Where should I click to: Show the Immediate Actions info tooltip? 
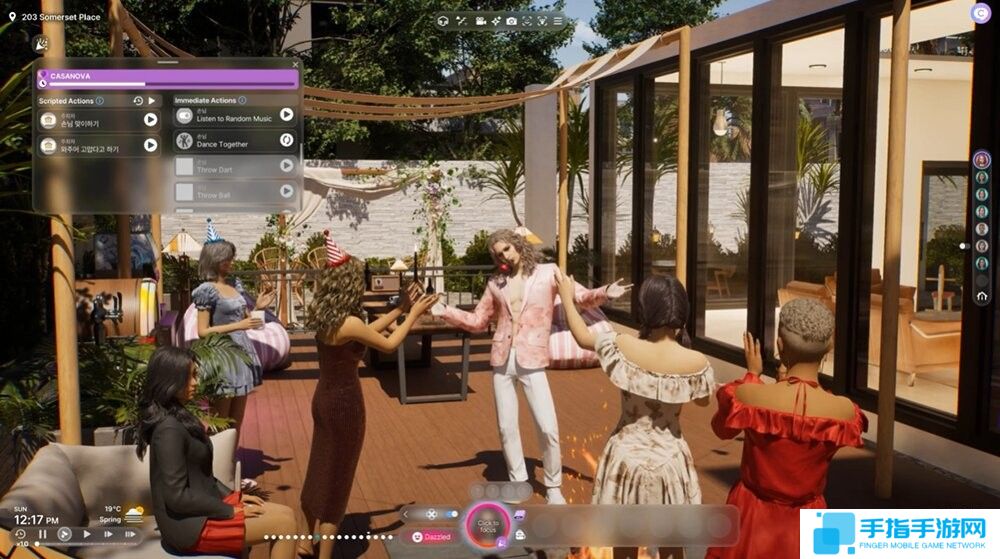pyautogui.click(x=242, y=101)
